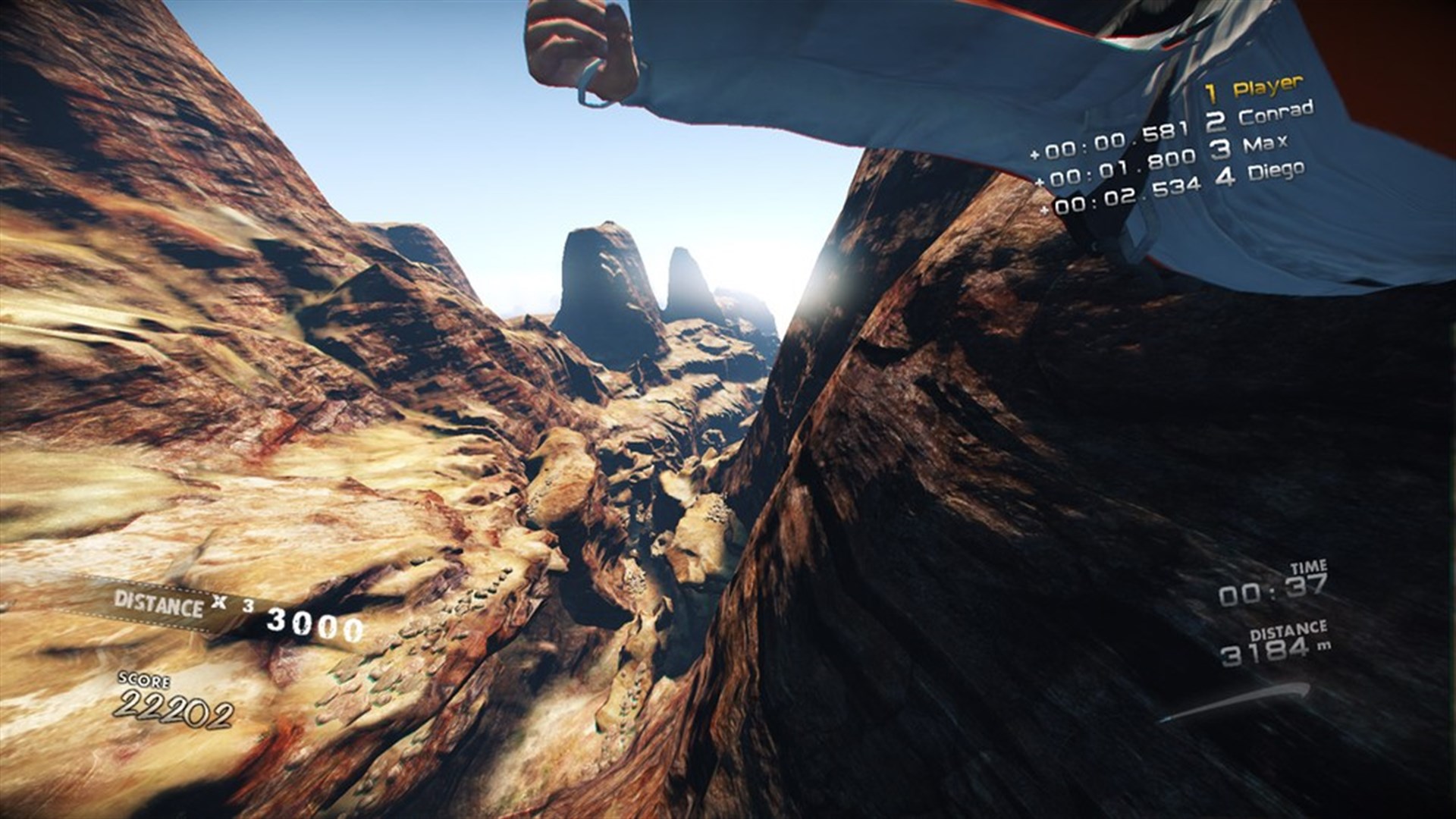Select the rank 2 badge beside Conrad
1456x819 pixels.
click(1217, 120)
